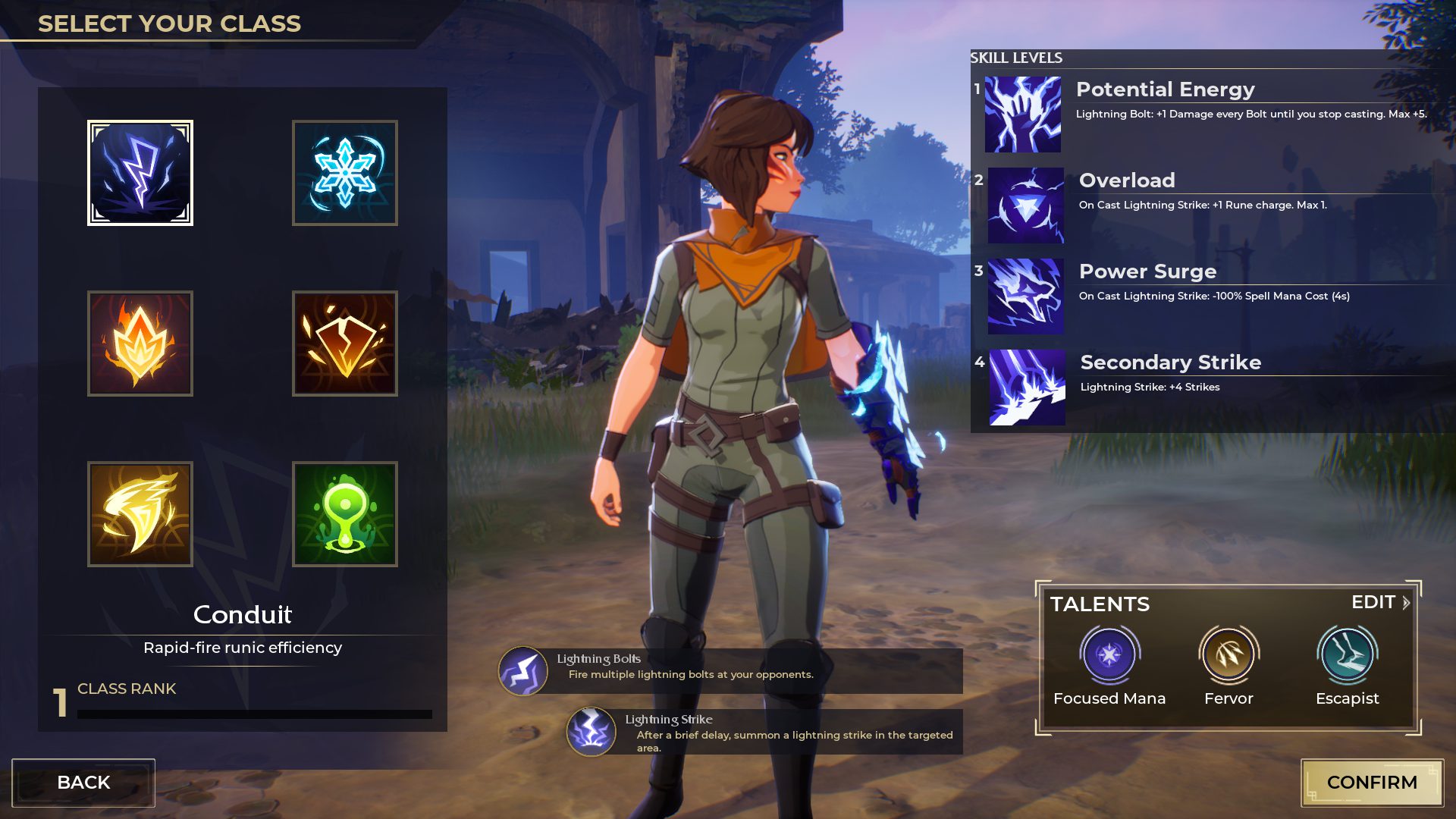
Task: Choose the blue snowflake frost class
Action: click(x=345, y=173)
